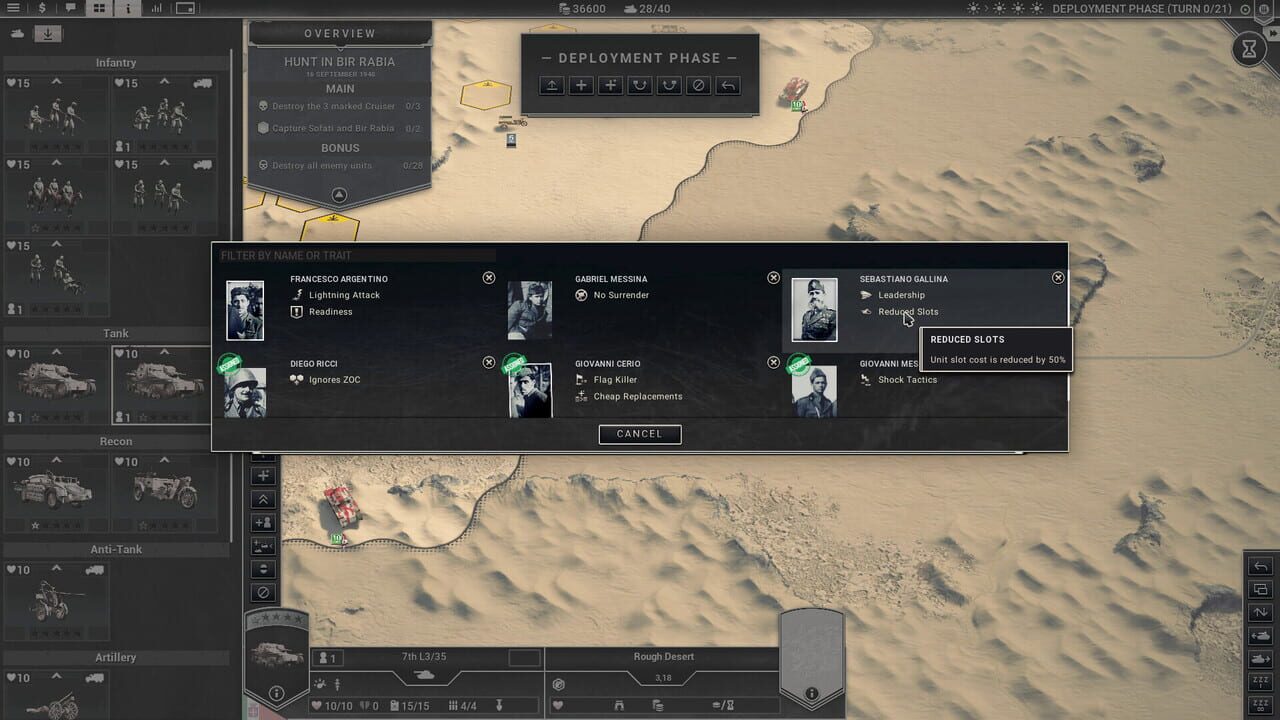Collapse the Infantry section header
The width and height of the screenshot is (1280, 720).
coord(115,62)
